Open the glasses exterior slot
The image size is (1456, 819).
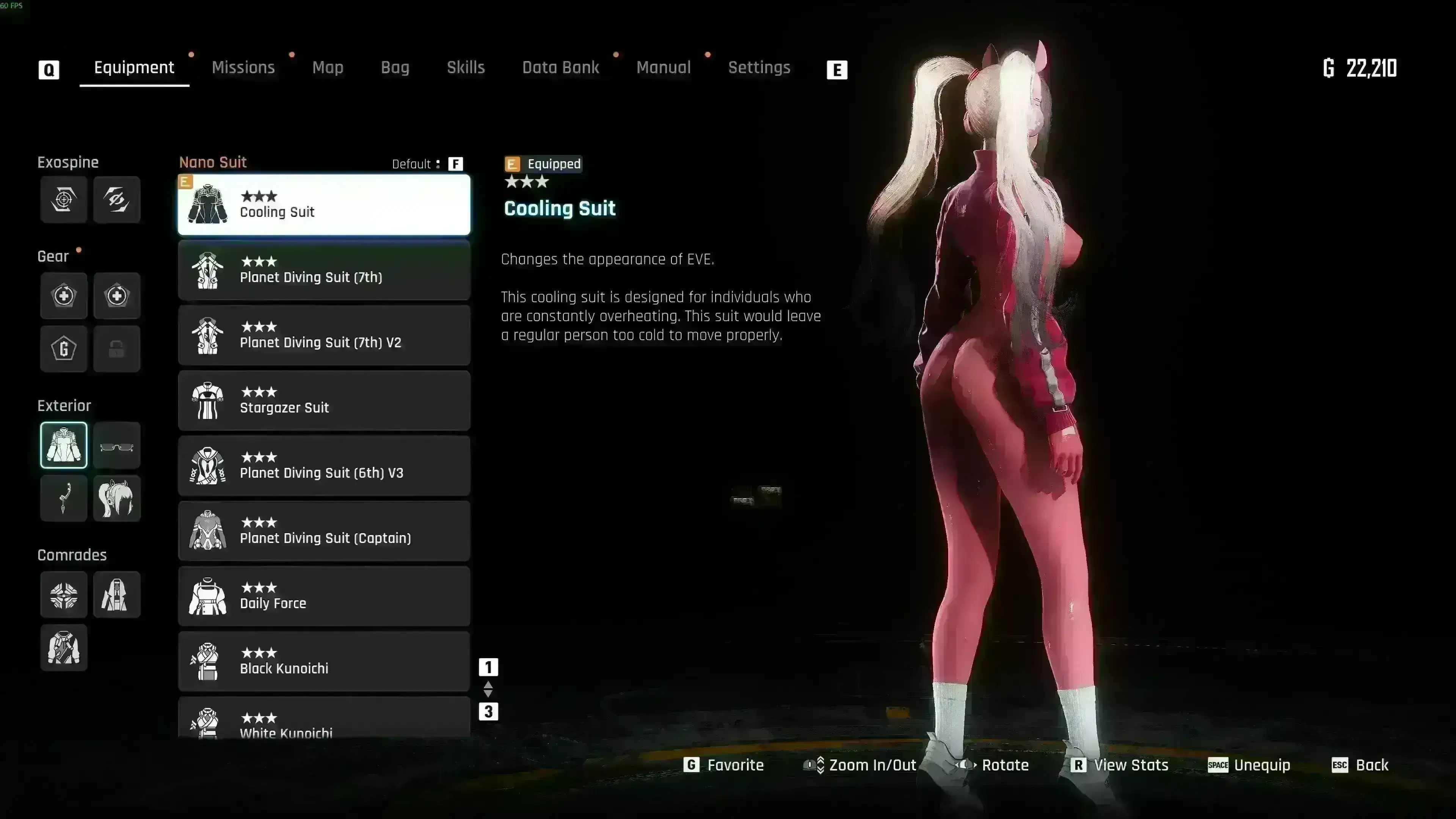tap(117, 446)
